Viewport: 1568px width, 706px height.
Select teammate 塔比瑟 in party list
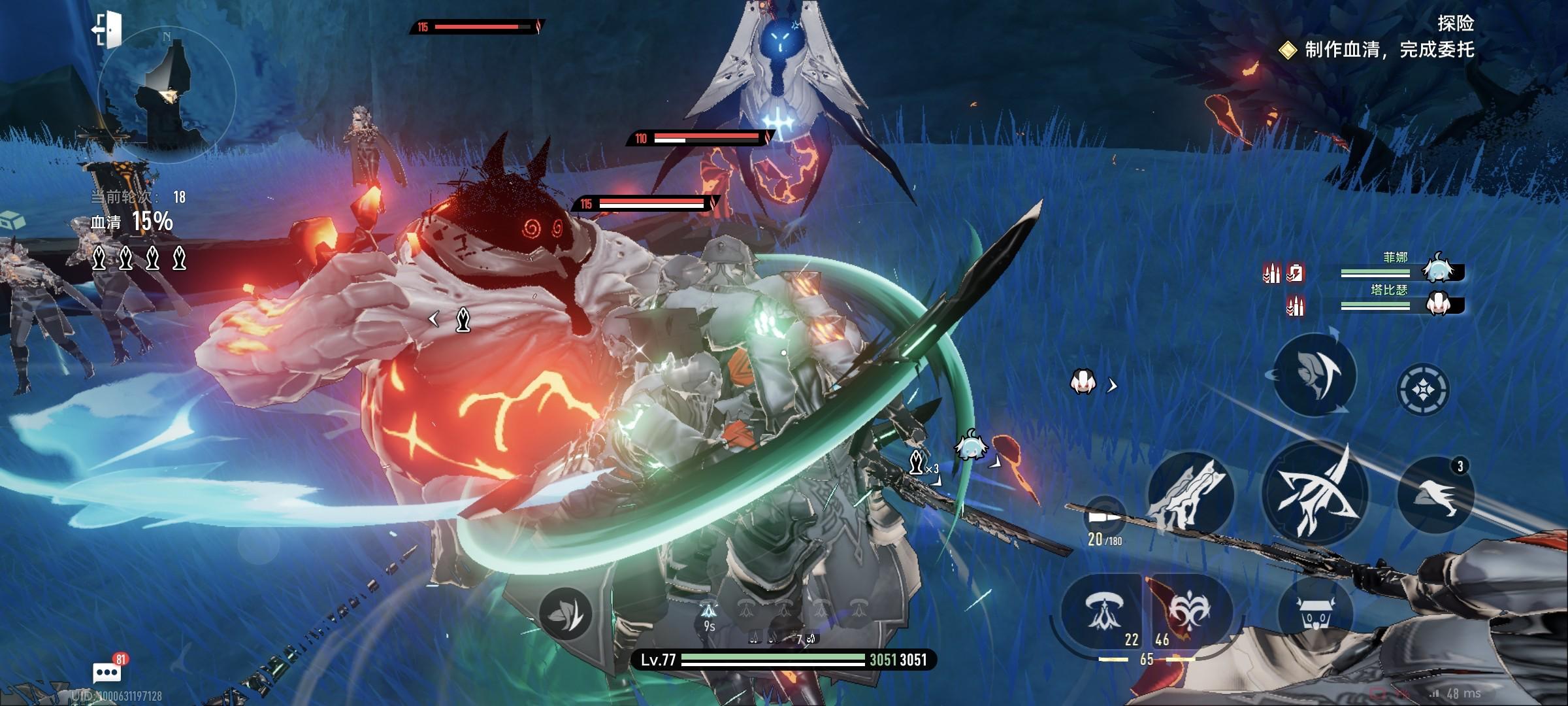pos(1437,303)
